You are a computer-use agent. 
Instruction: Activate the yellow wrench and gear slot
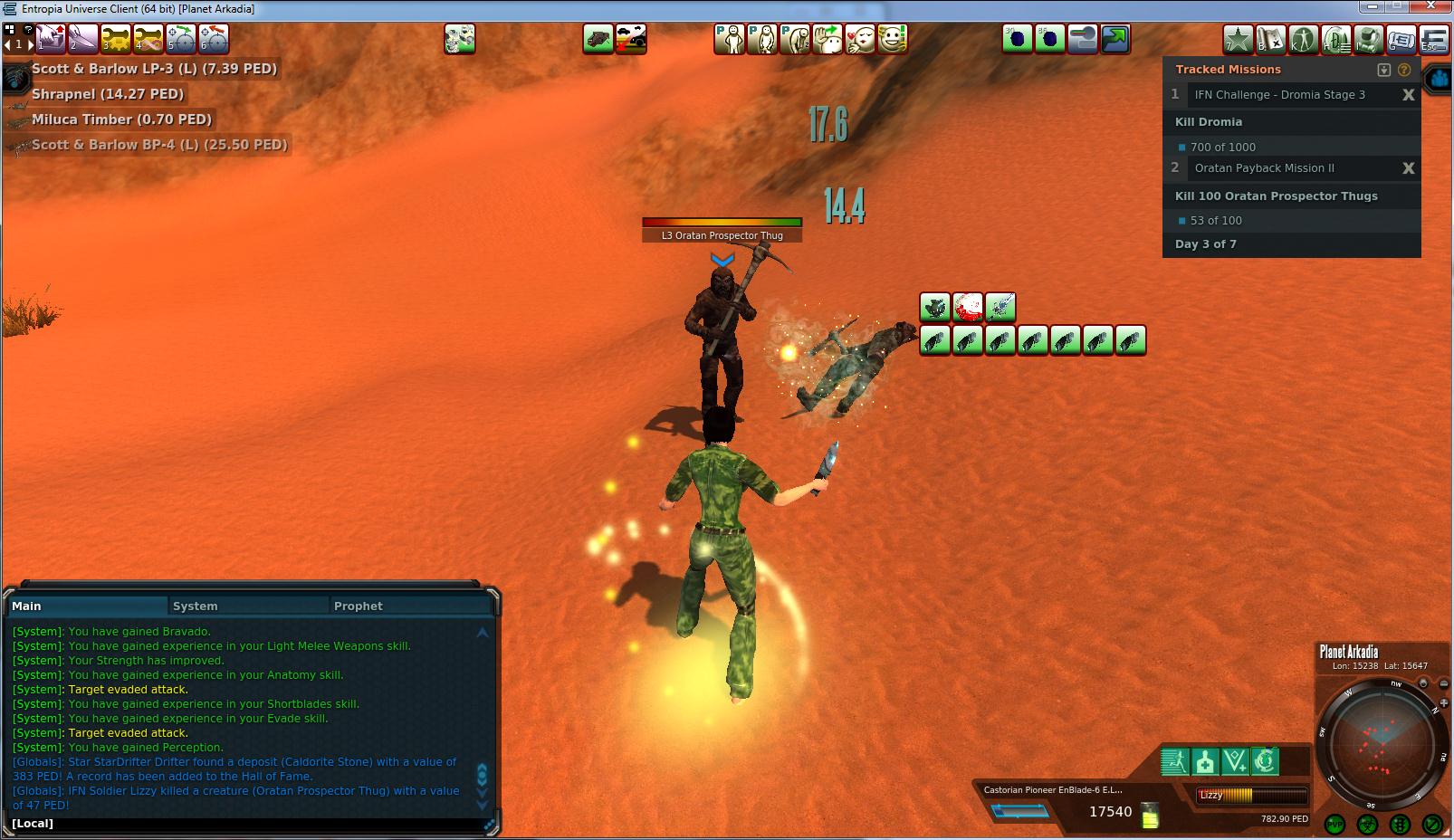[116, 39]
